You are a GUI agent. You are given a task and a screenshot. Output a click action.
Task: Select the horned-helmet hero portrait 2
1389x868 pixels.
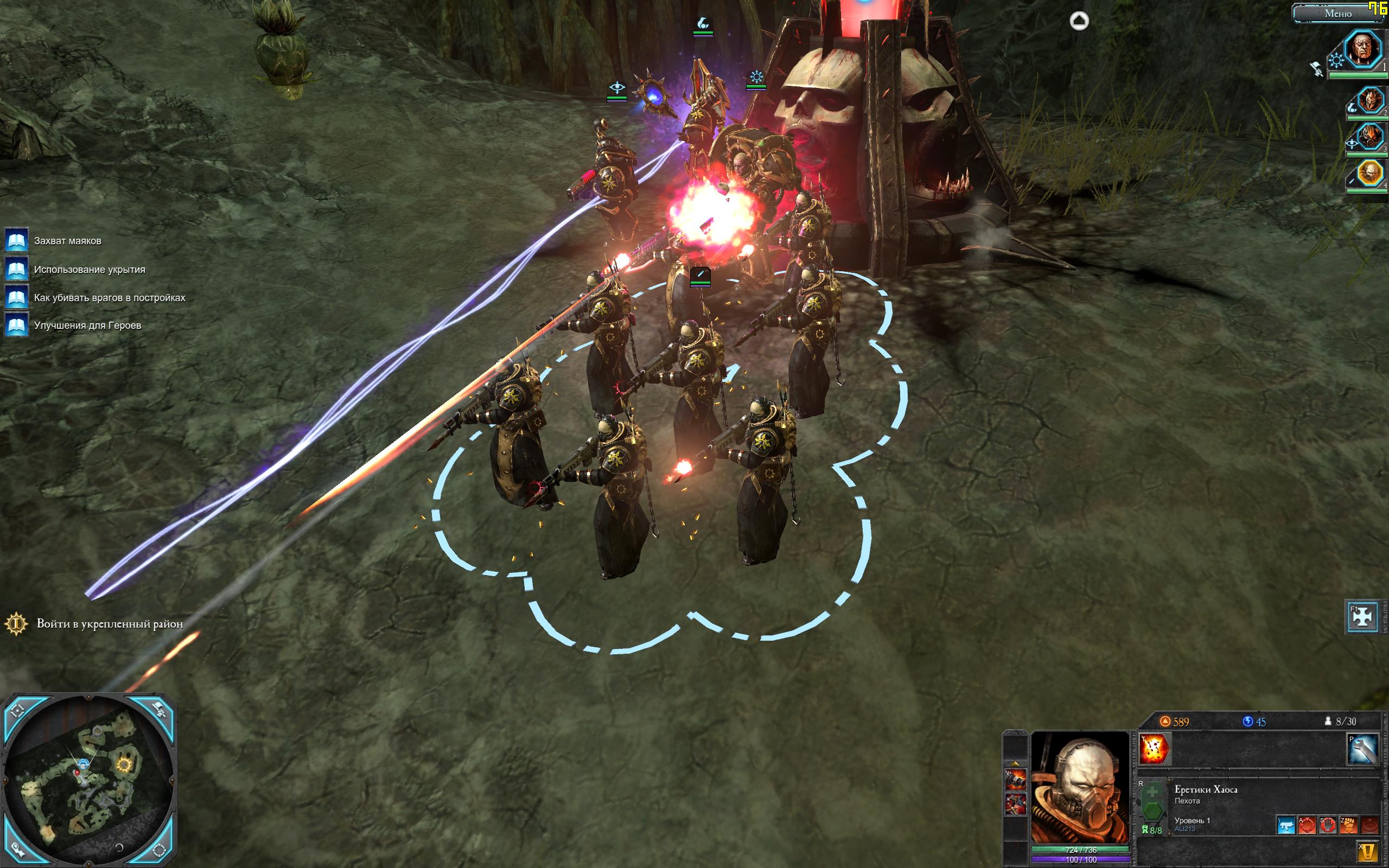(x=1370, y=101)
